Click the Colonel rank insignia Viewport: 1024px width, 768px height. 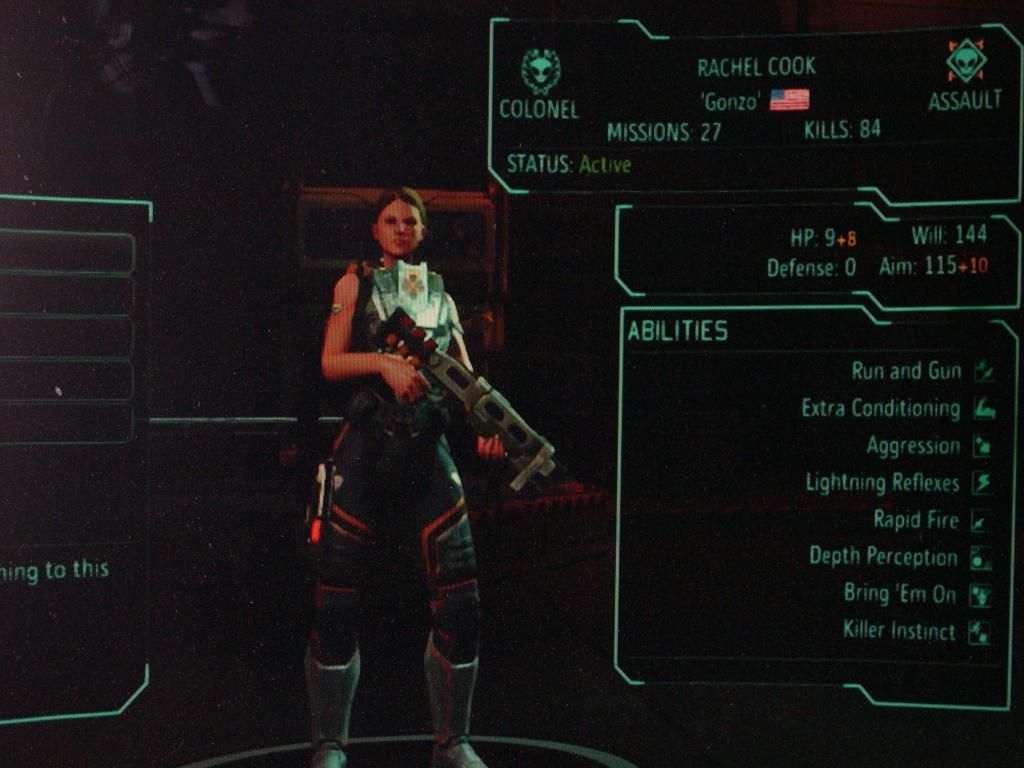click(x=540, y=72)
